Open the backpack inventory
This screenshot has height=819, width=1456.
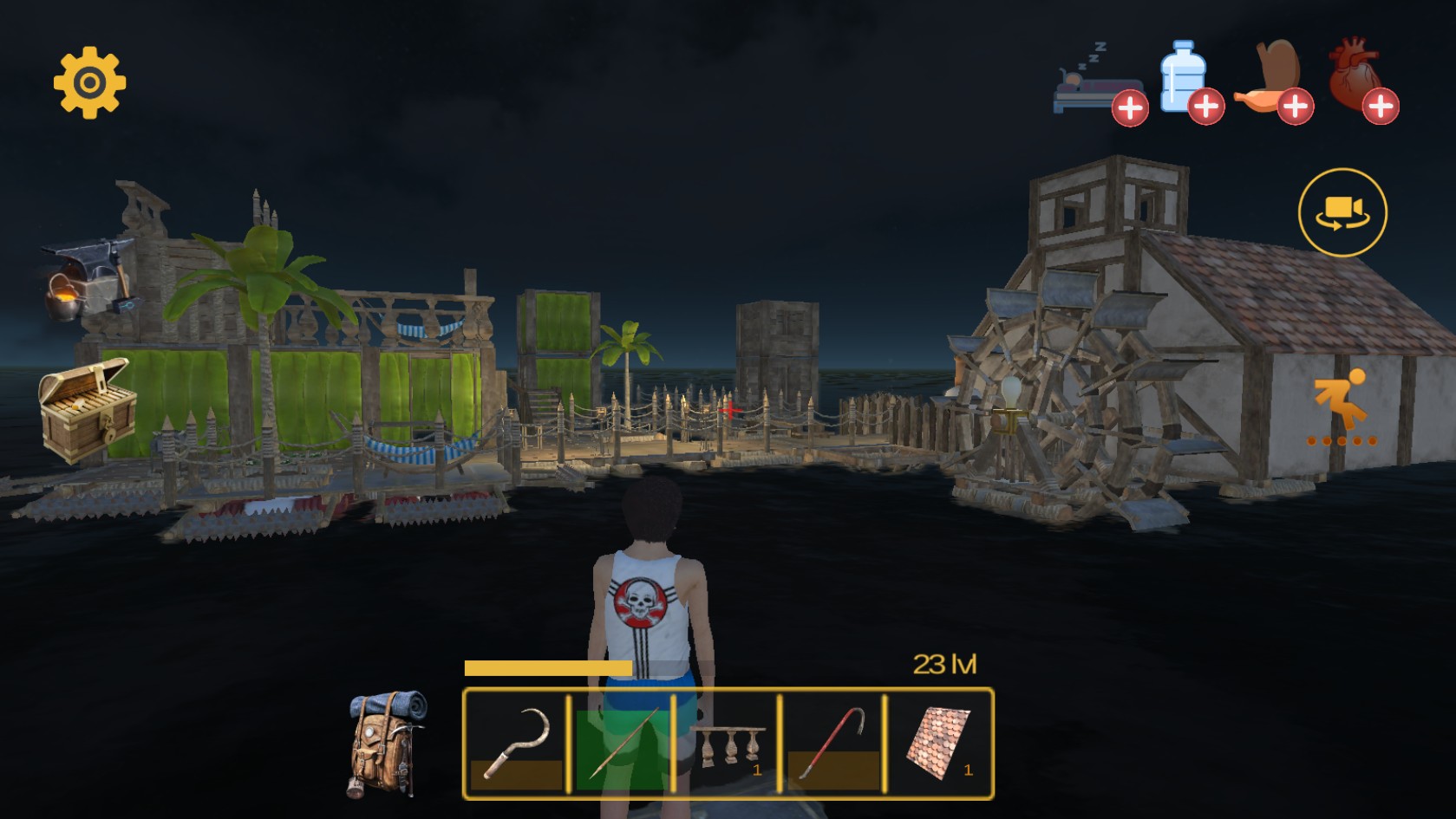pyautogui.click(x=387, y=742)
